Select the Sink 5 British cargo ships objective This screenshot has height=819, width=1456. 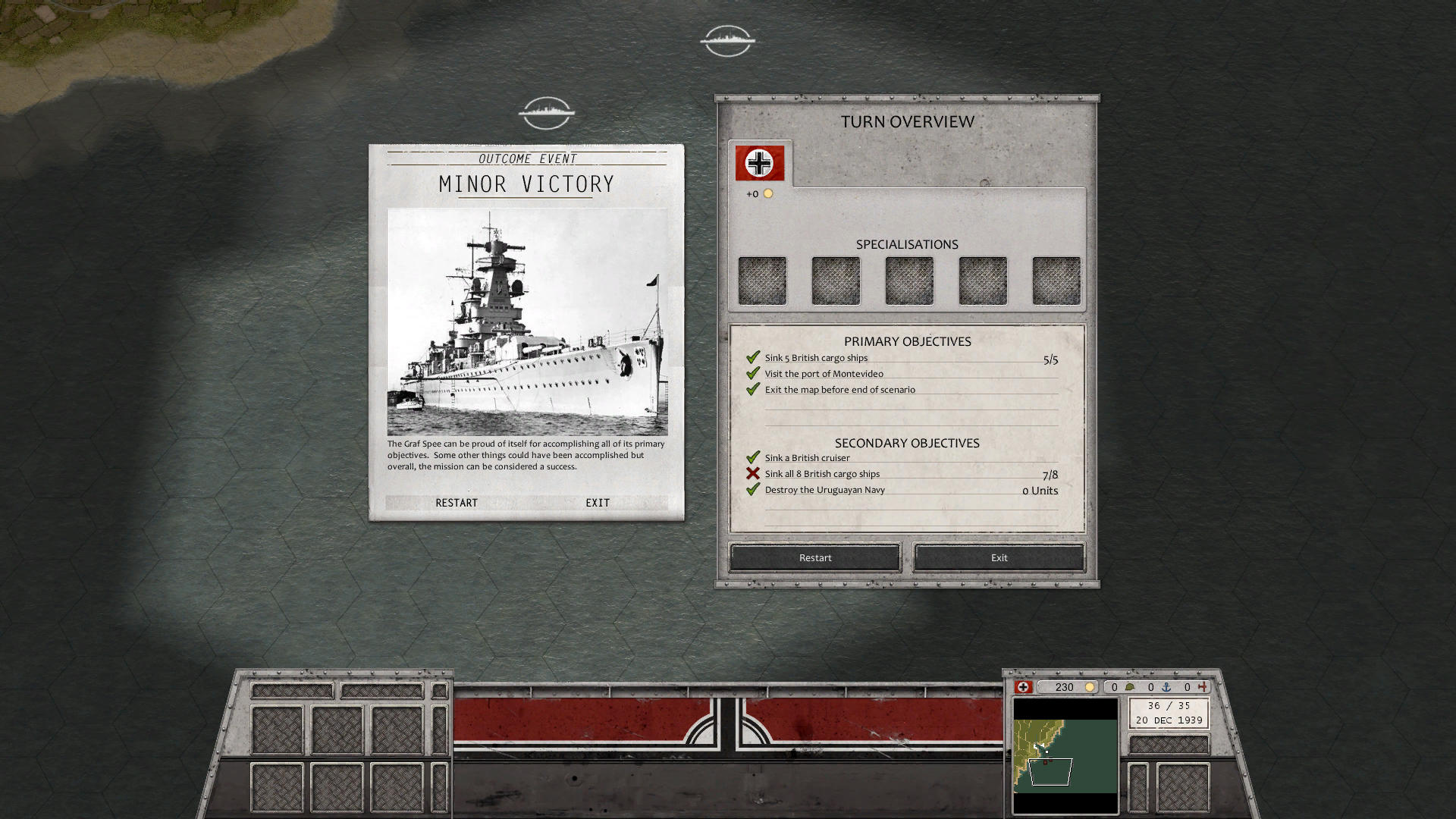coord(816,358)
